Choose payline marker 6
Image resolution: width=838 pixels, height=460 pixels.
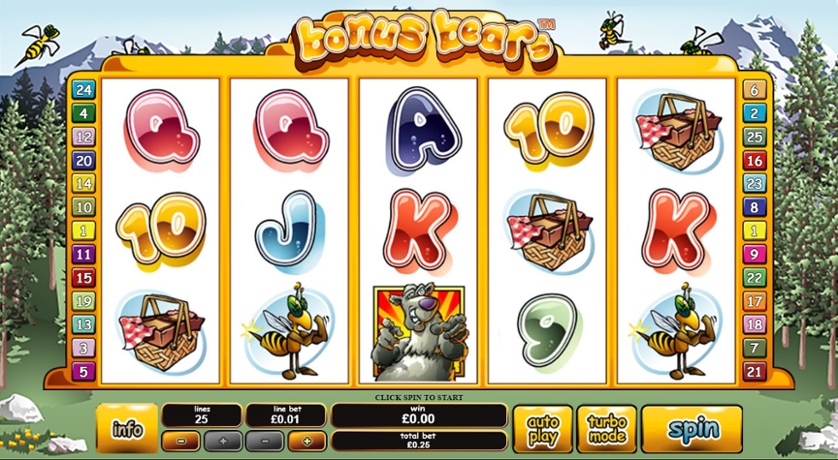pos(753,91)
